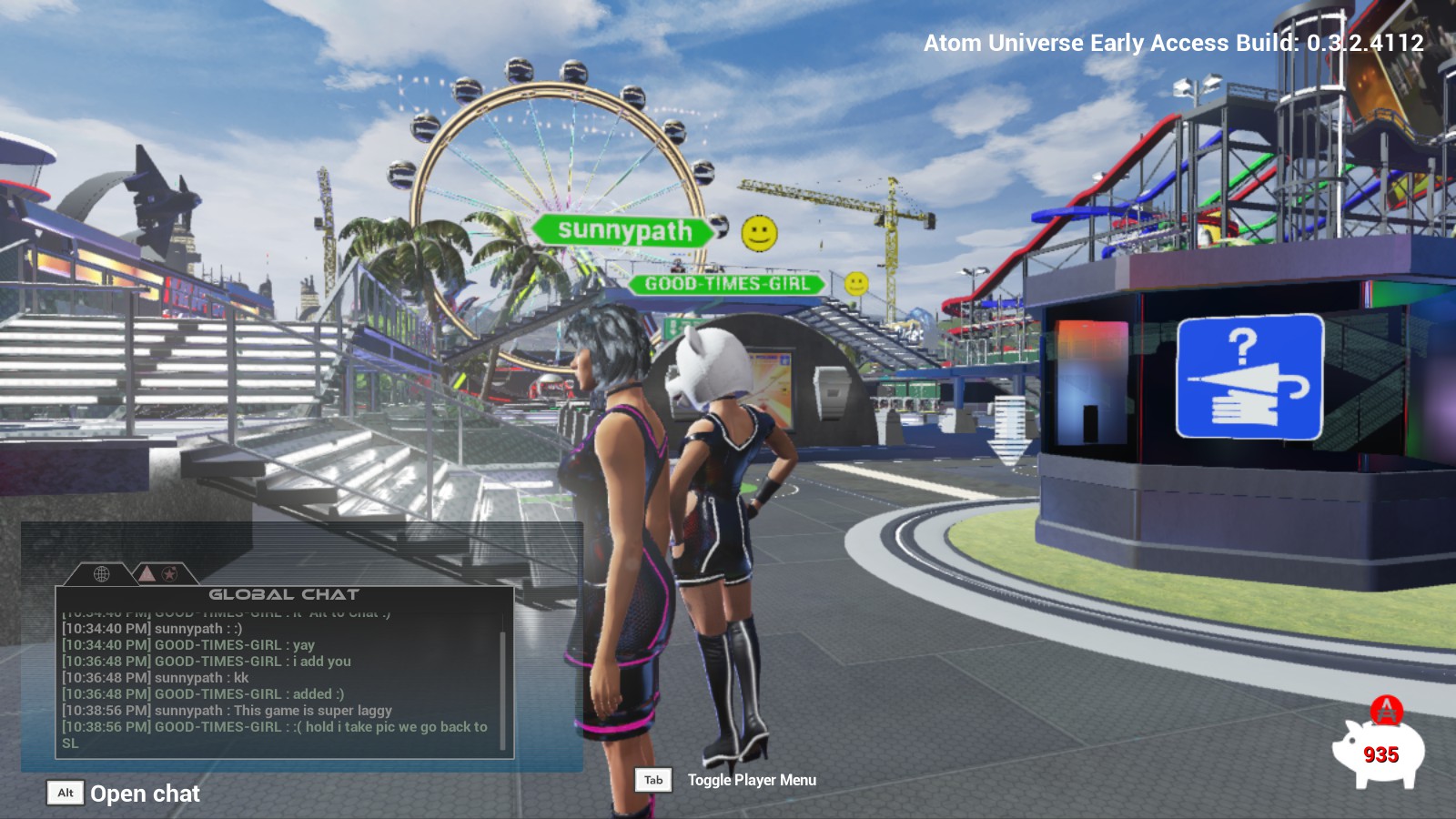Click the chat window scrollbar
Screen dimensions: 1456x819
coord(502,682)
